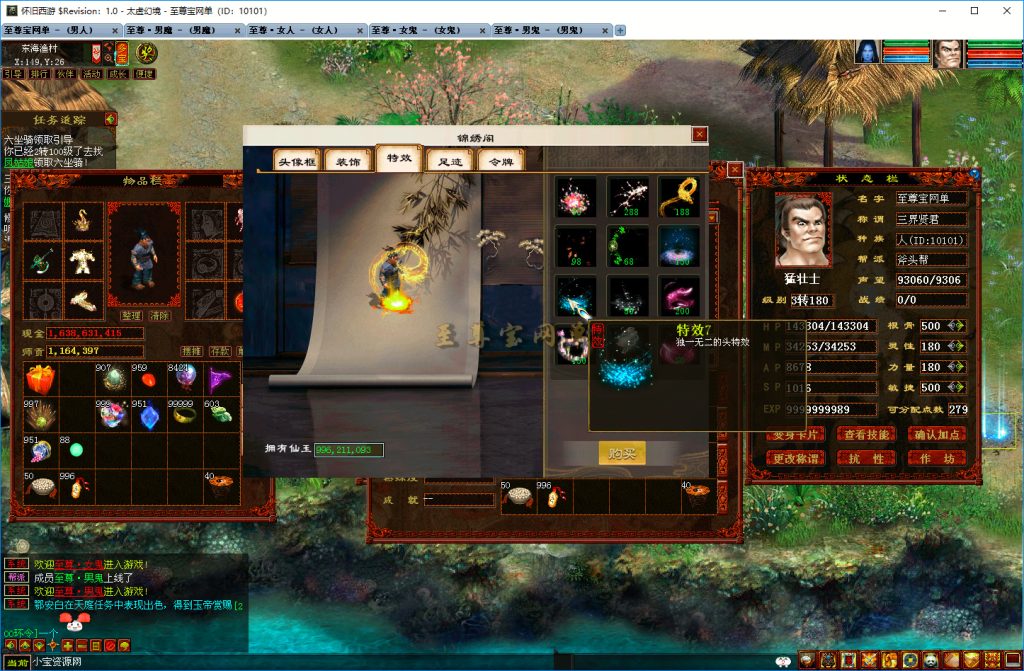Click the 抗性 button
Screen dimensions: 1024x671
coord(866,458)
